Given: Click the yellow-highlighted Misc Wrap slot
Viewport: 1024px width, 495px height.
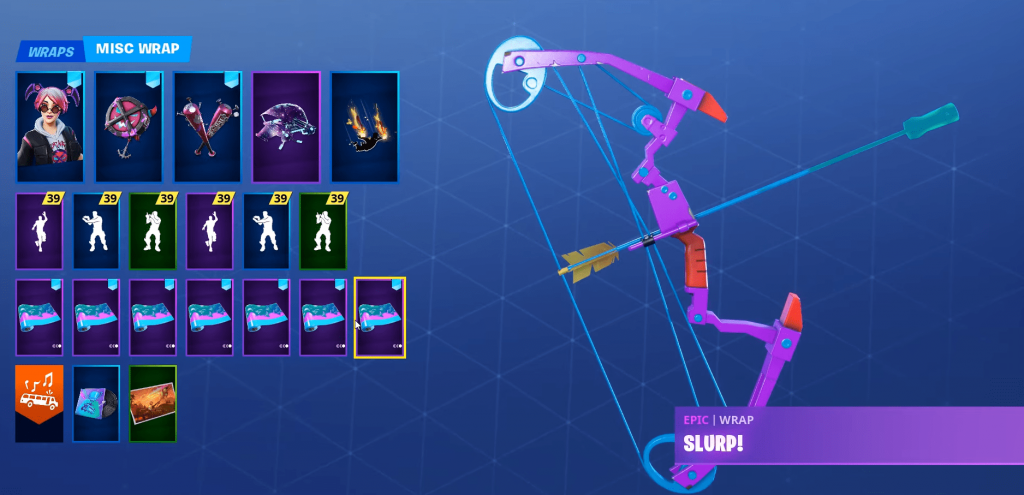Looking at the screenshot, I should [x=380, y=318].
